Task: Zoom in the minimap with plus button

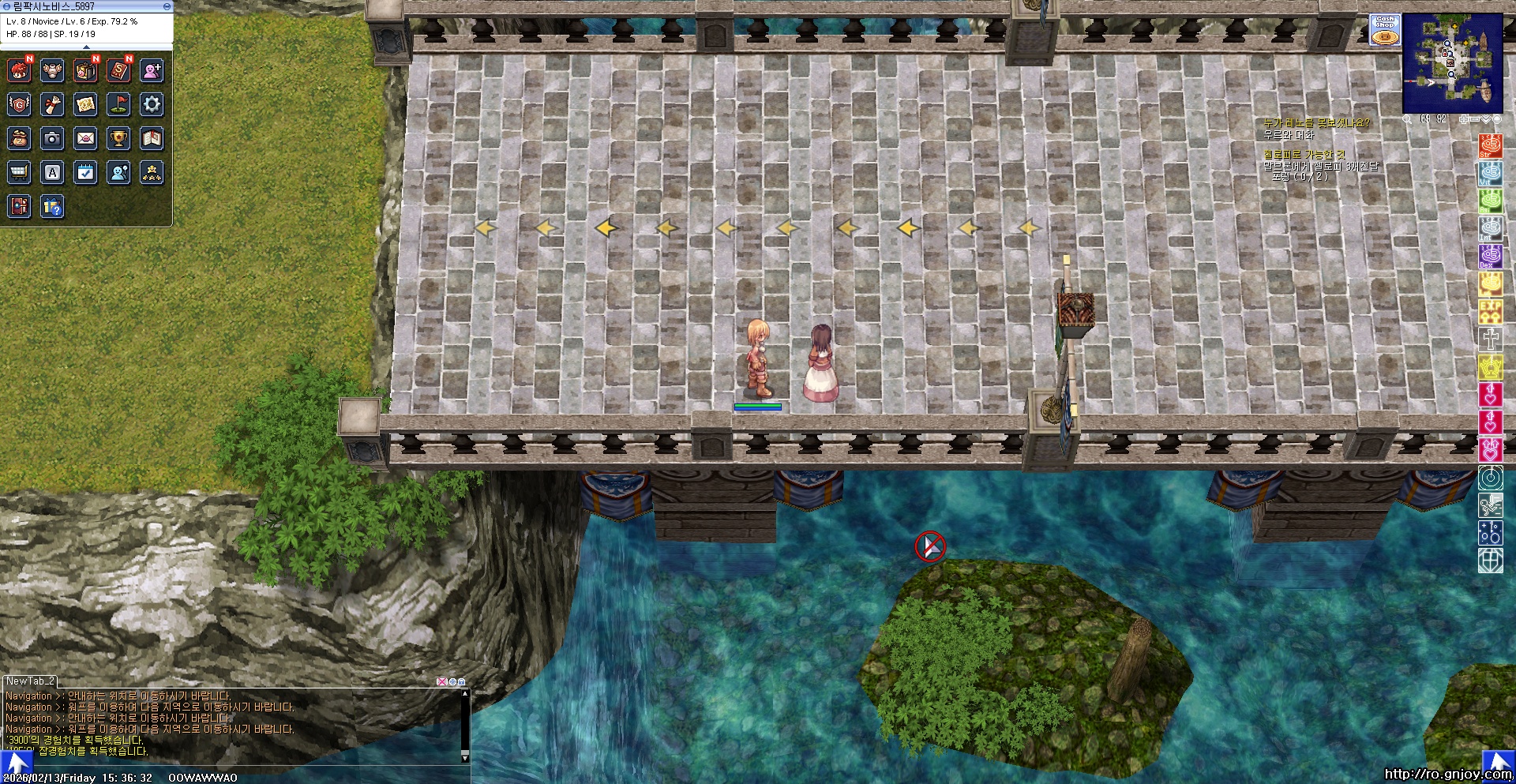Action: (x=1465, y=119)
